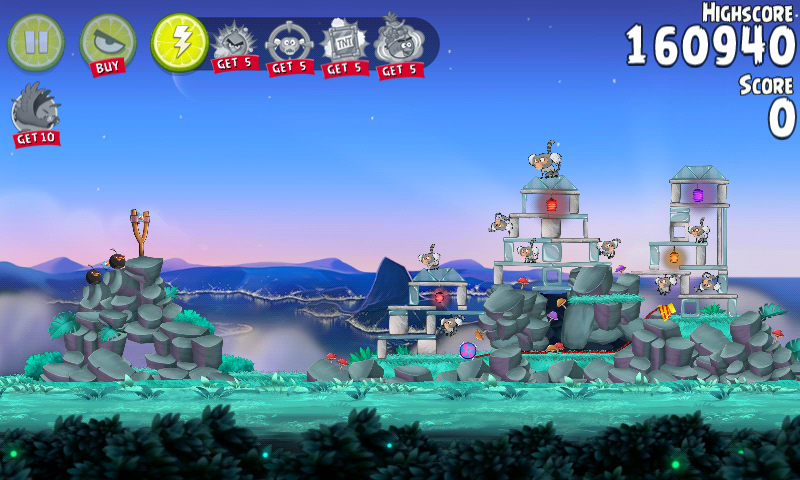This screenshot has width=800, height=480.
Task: Get 5 monkey crosshair target power-ups
Action: [x=290, y=46]
